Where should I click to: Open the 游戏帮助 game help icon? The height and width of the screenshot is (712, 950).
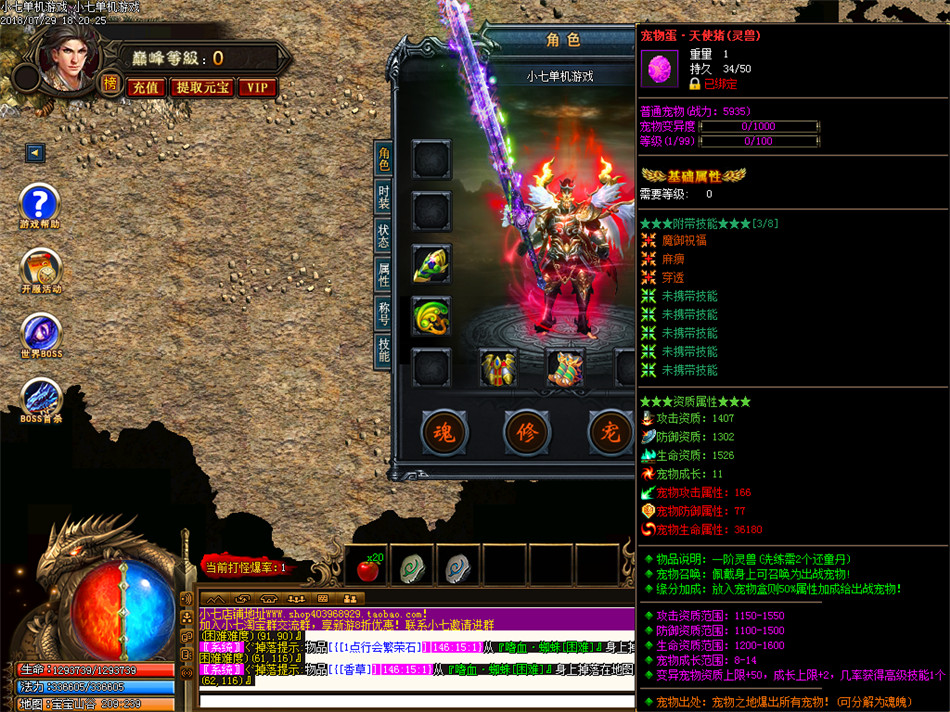40,205
